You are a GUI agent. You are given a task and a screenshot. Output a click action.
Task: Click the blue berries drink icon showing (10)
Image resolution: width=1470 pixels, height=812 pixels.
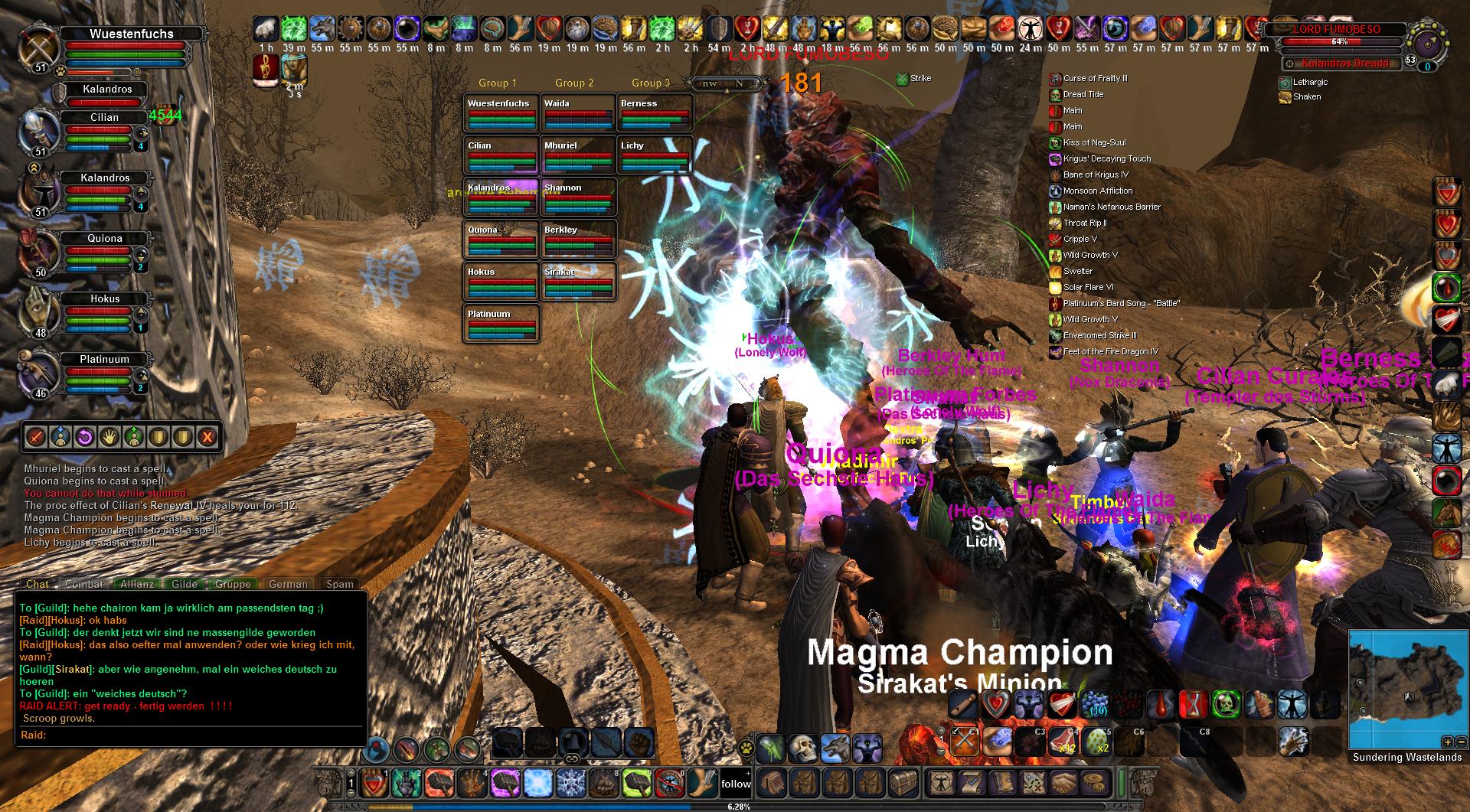tap(1095, 704)
